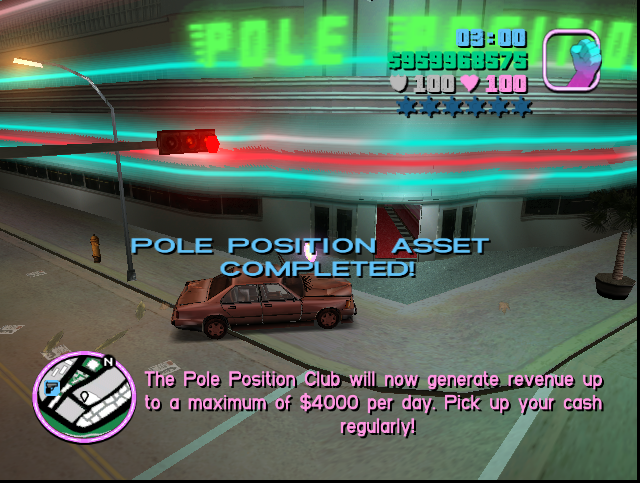
Task: Select the fist weapon icon
Action: (x=571, y=59)
